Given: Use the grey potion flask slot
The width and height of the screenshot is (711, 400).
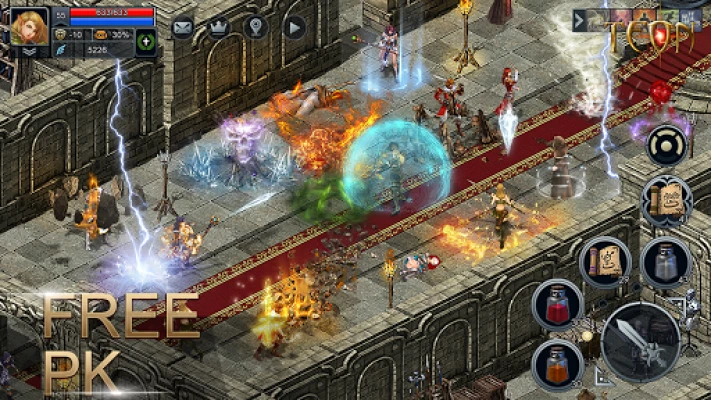Looking at the screenshot, I should (665, 262).
